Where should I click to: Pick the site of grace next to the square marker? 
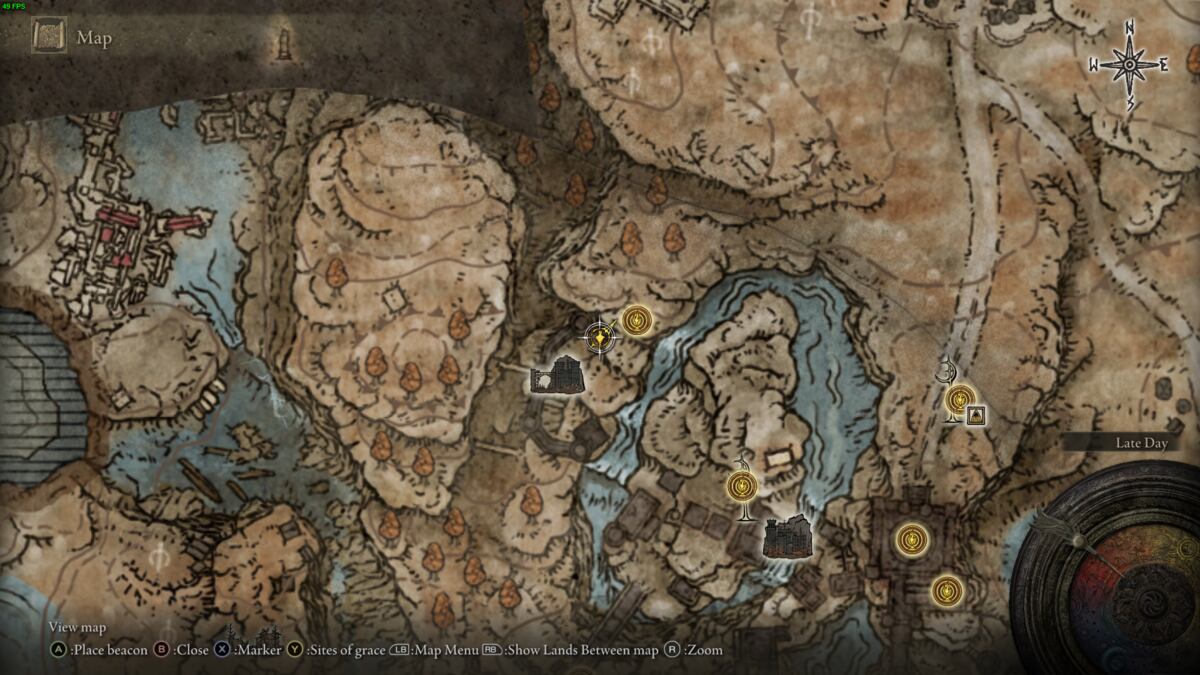pyautogui.click(x=959, y=400)
